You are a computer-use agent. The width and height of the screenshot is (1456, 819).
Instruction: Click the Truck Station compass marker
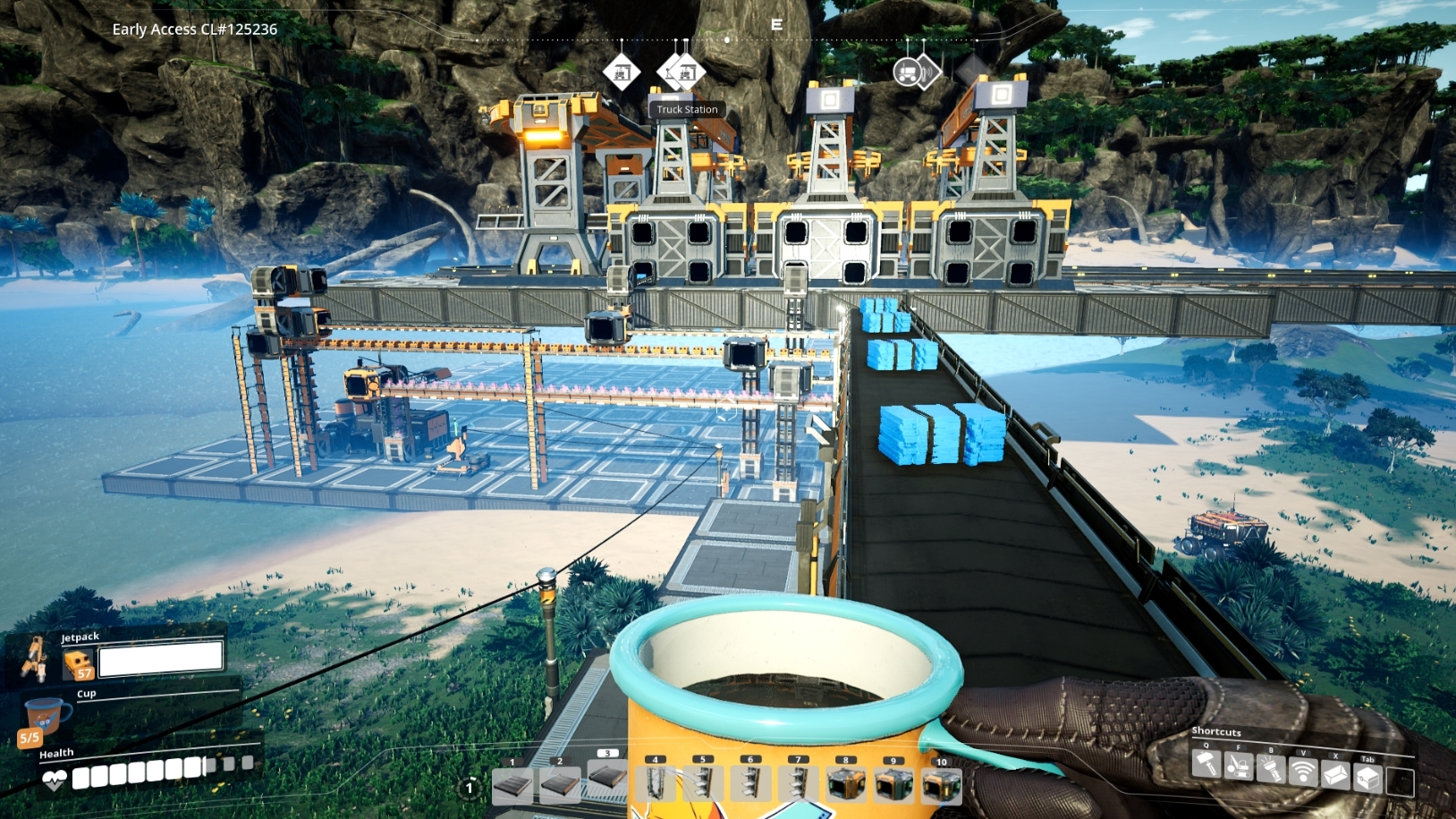tap(684, 72)
